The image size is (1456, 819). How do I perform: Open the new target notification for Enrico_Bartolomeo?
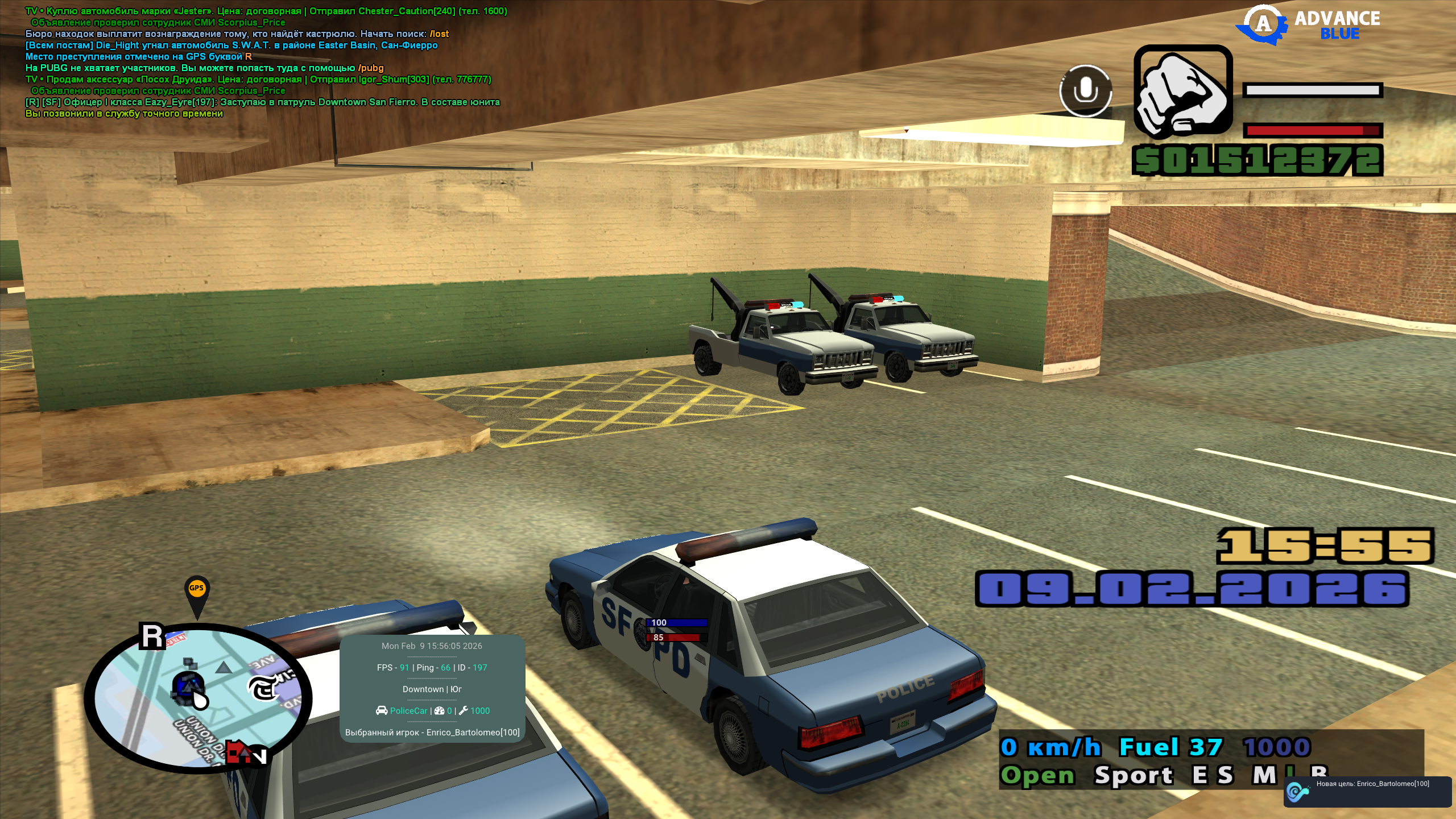1367,791
